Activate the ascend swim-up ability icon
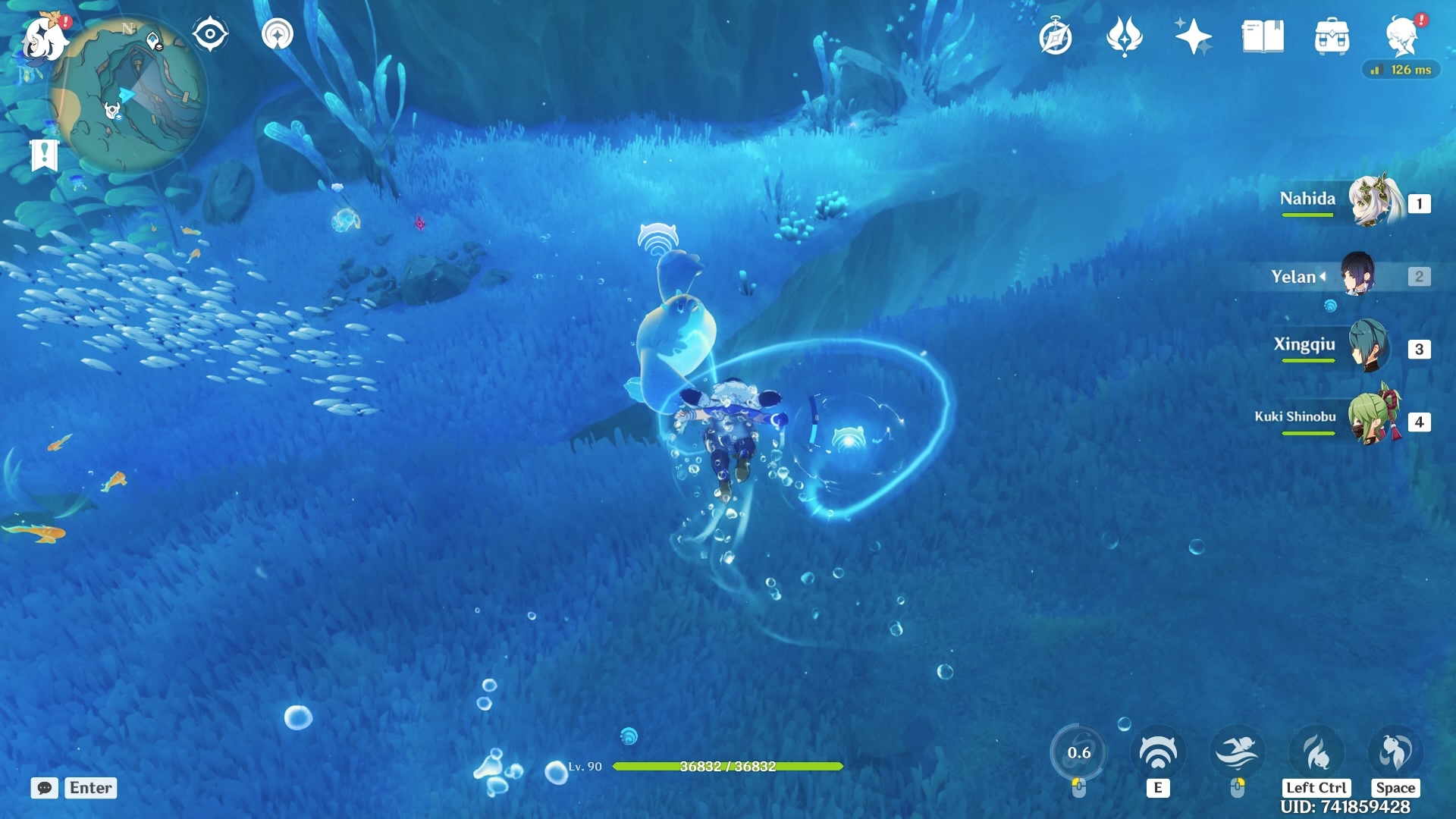 1395,752
